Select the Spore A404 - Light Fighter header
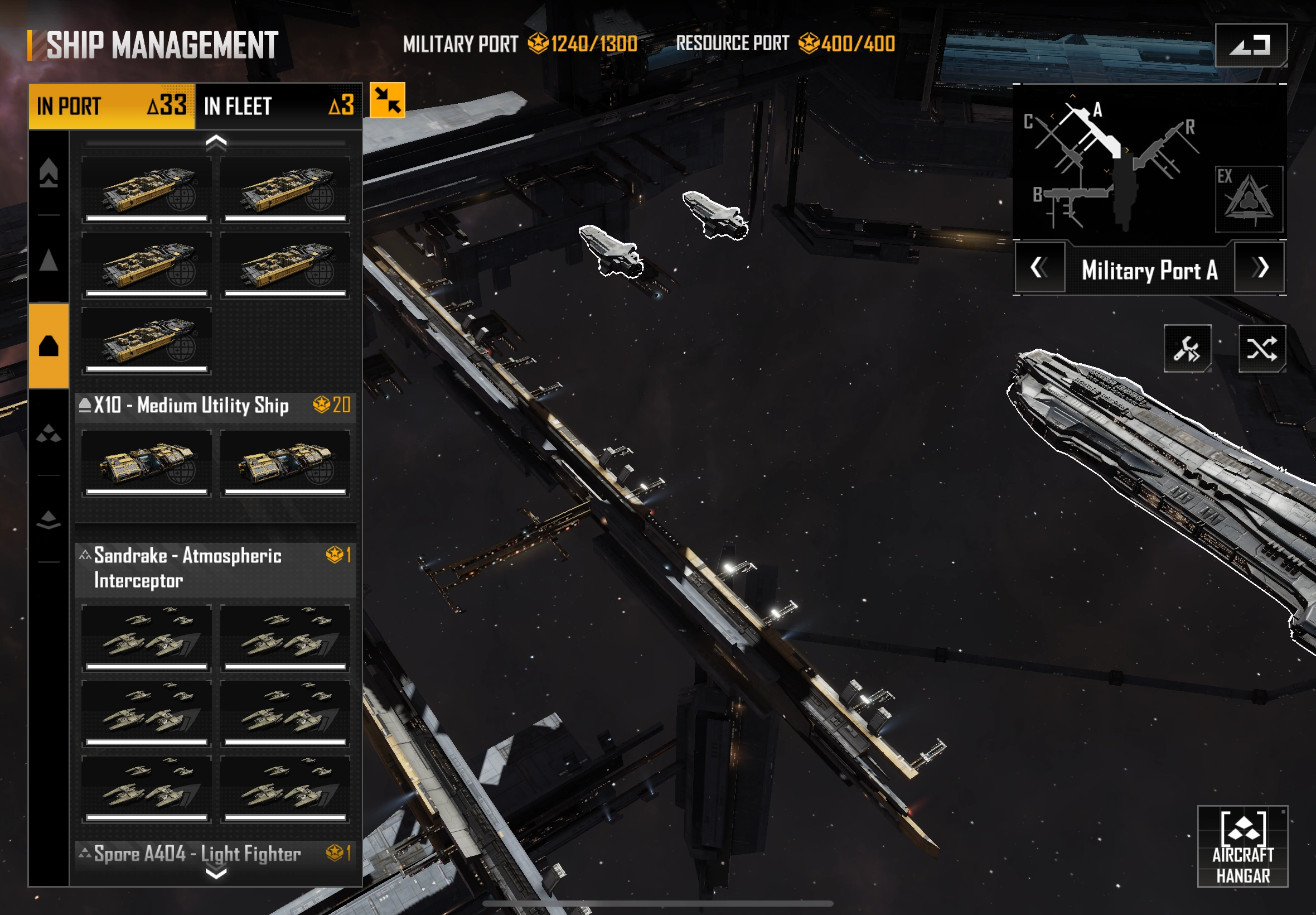 coord(215,854)
